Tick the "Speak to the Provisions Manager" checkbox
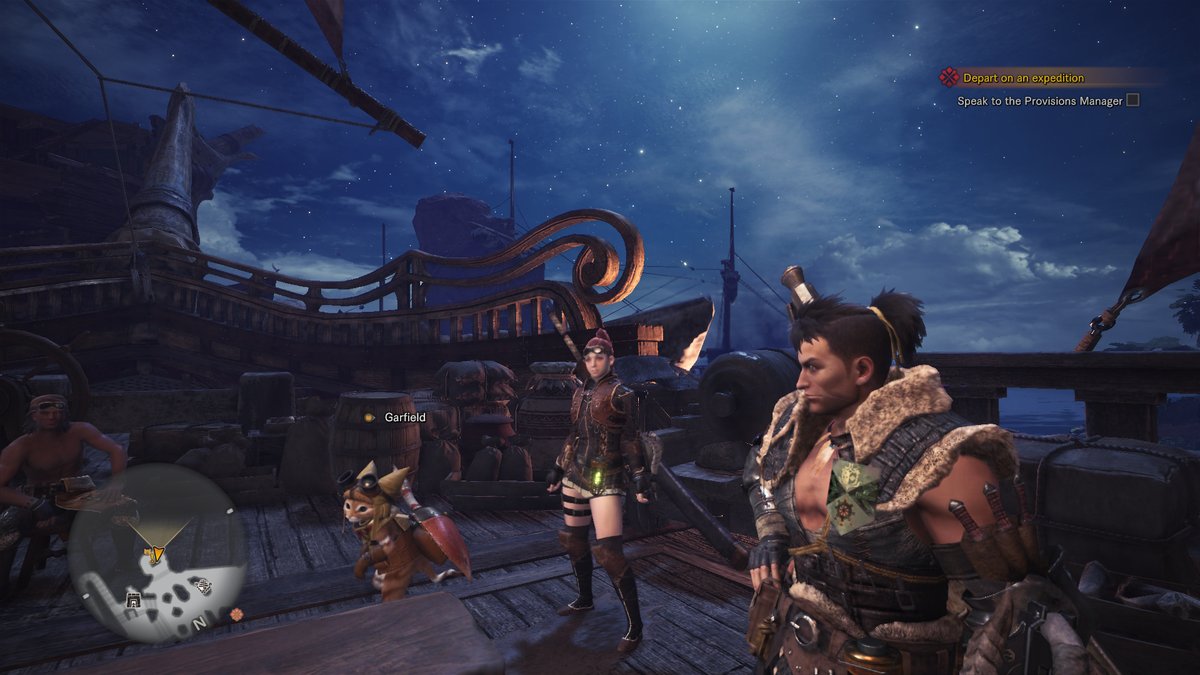This screenshot has height=675, width=1200. tap(1133, 100)
